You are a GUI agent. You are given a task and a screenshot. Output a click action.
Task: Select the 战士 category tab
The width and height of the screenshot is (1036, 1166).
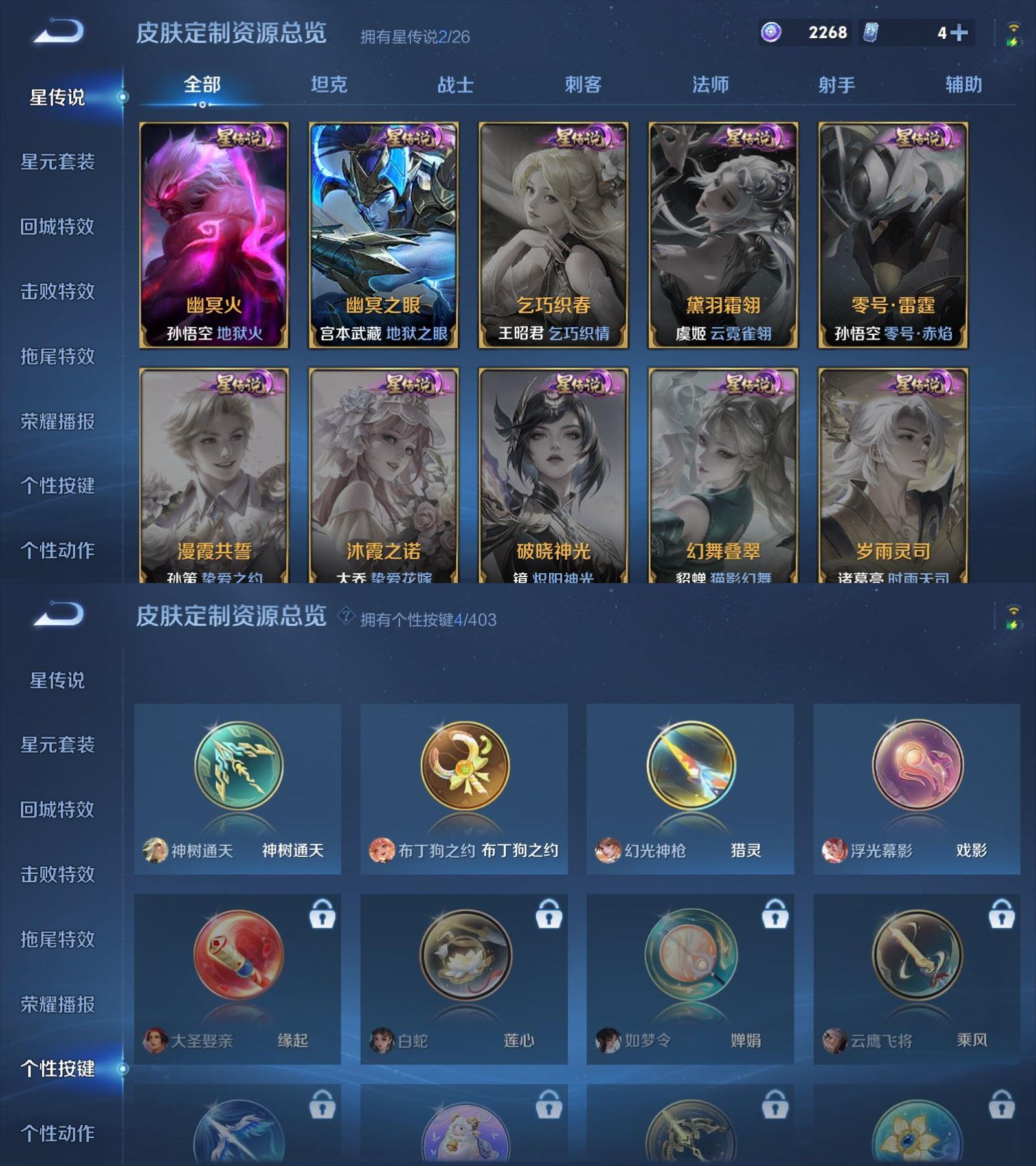(x=456, y=85)
